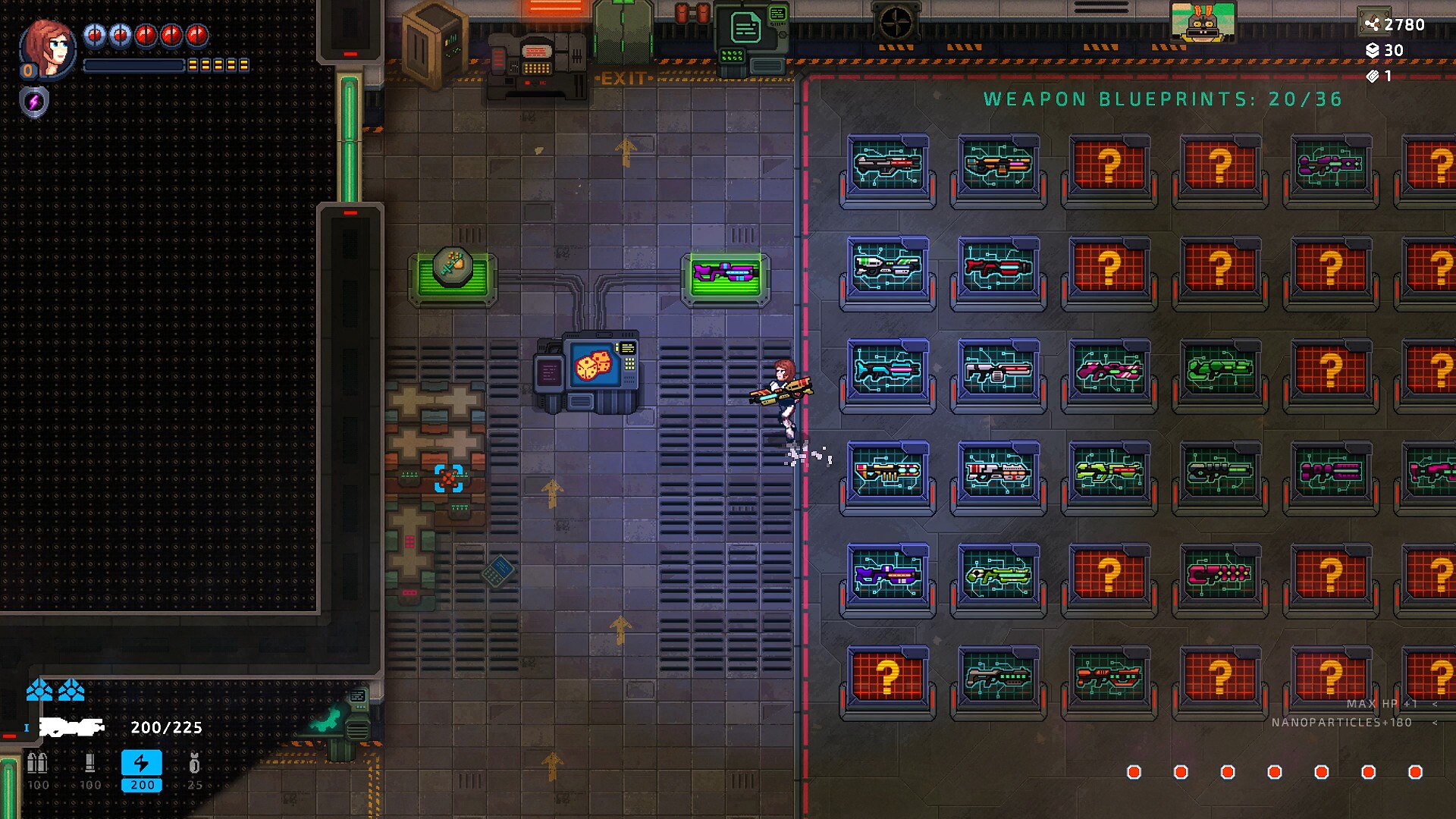
Task: Click the leftmost red dot indicator at bottom
Action: 1133,772
